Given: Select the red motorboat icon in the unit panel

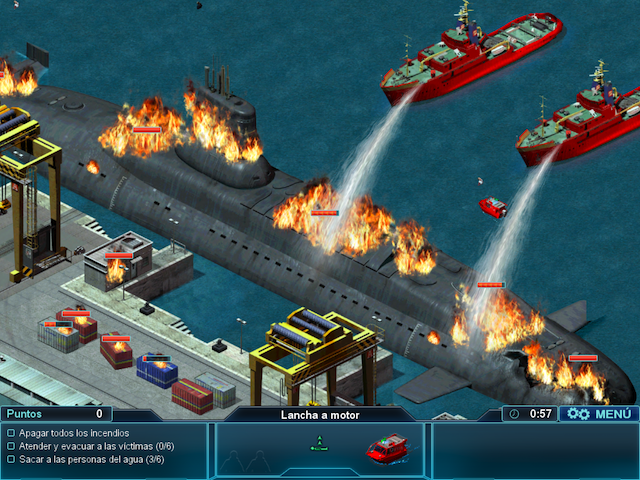Looking at the screenshot, I should (x=387, y=448).
